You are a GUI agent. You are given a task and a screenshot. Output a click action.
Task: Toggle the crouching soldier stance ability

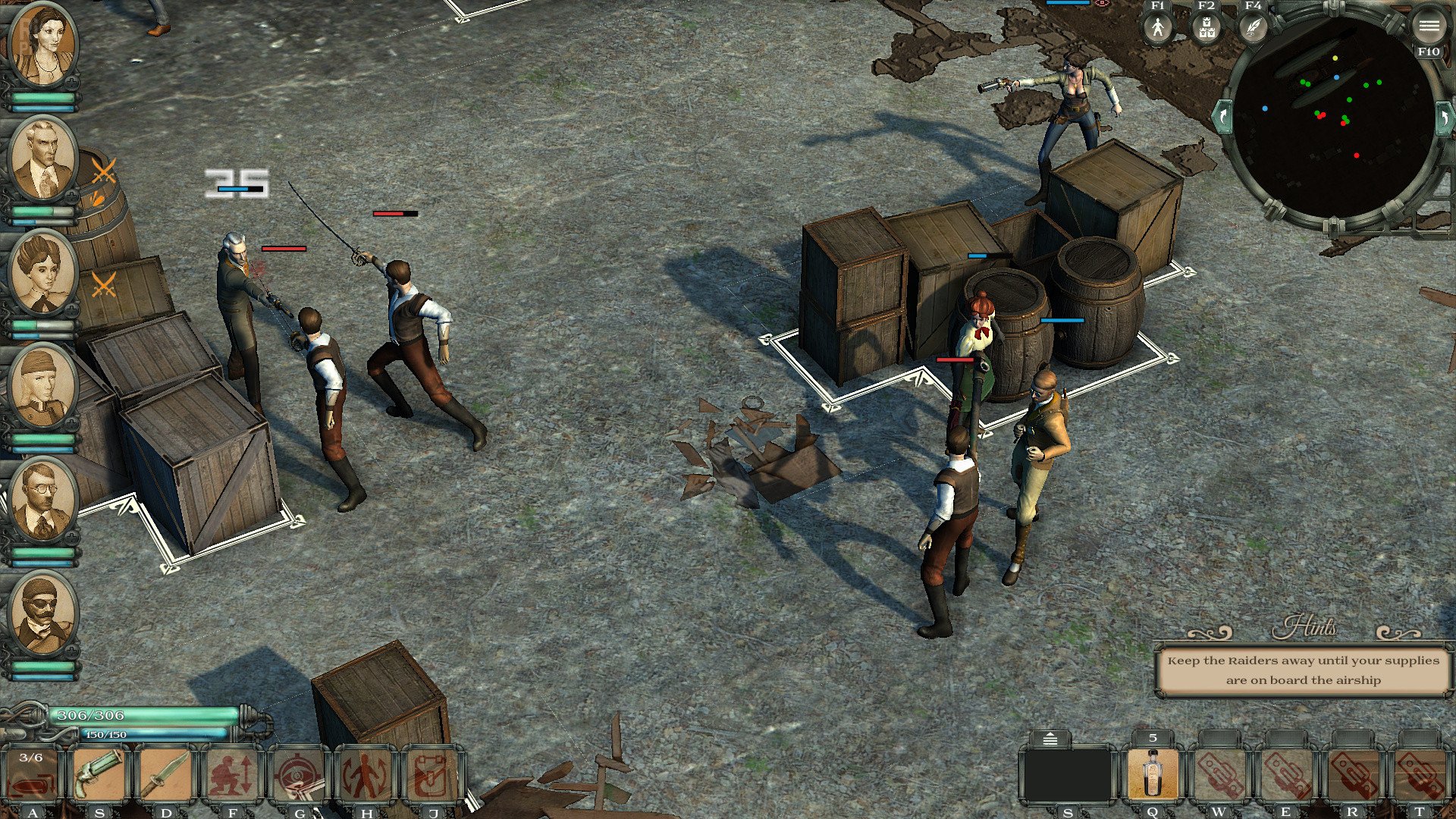coord(232,775)
